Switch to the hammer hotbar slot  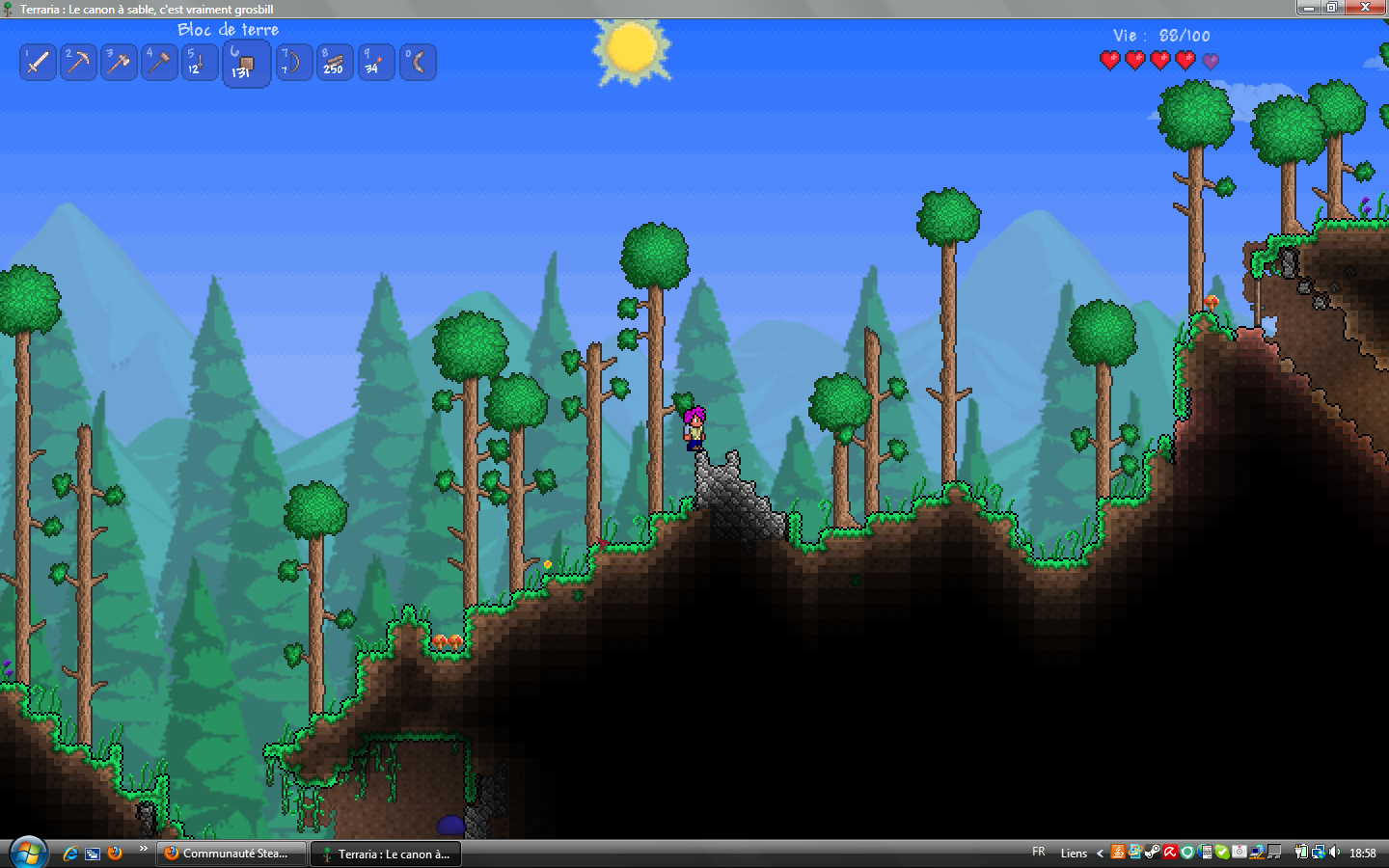point(159,63)
